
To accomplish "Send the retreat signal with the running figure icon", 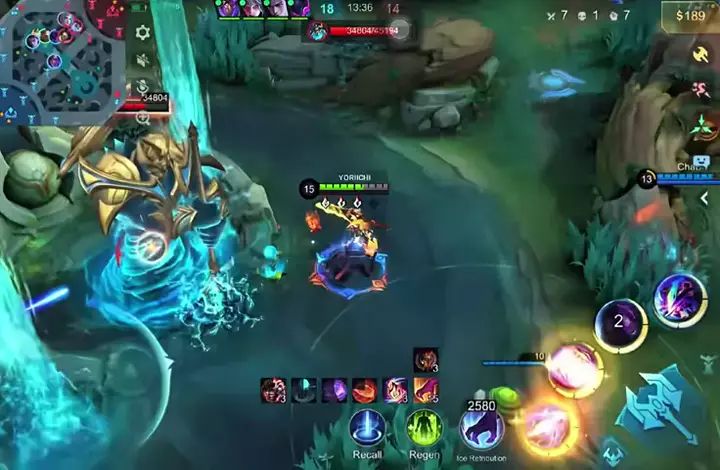I will (x=700, y=90).
